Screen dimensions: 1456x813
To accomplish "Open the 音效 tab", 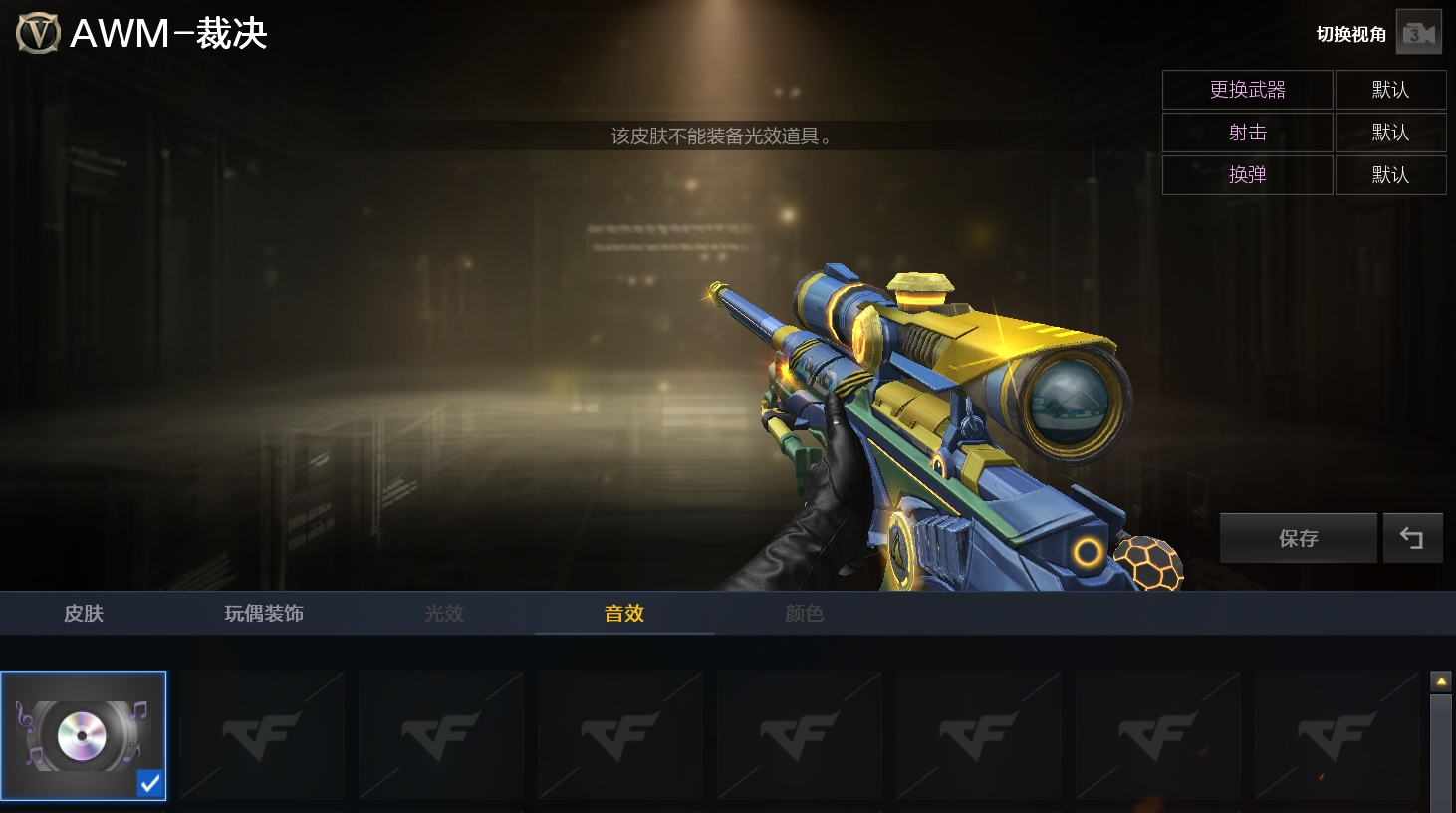I will point(624,613).
